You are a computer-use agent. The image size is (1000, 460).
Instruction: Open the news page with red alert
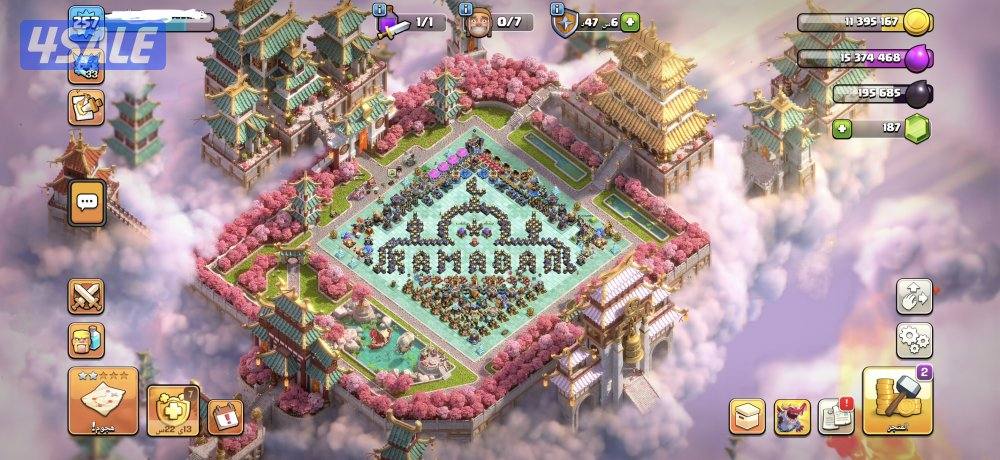point(836,417)
